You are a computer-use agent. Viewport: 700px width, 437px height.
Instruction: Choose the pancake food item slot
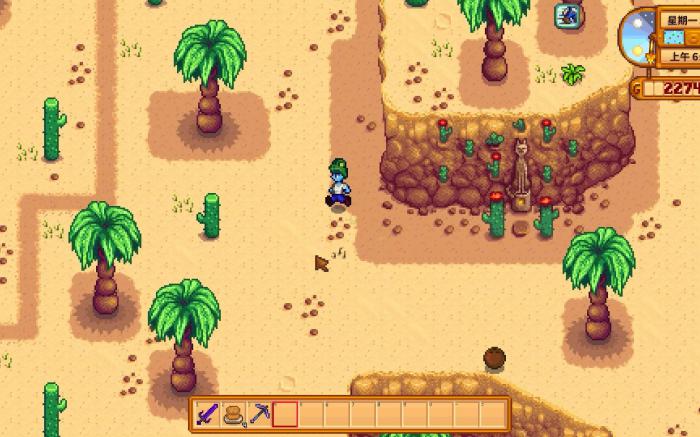[234, 413]
